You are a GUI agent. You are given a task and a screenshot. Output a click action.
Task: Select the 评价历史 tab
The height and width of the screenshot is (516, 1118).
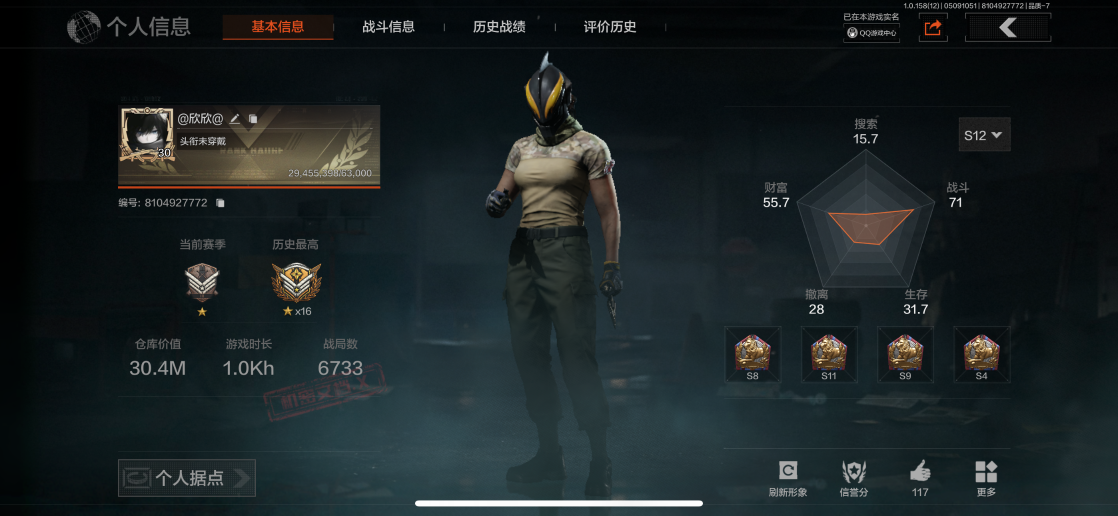610,27
